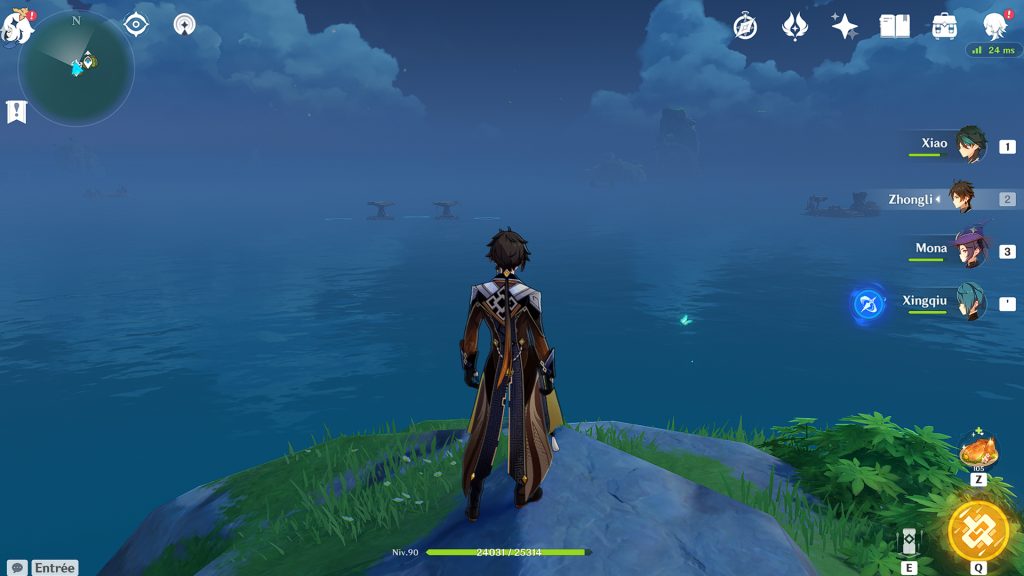Use the roast chicken food item

[978, 452]
